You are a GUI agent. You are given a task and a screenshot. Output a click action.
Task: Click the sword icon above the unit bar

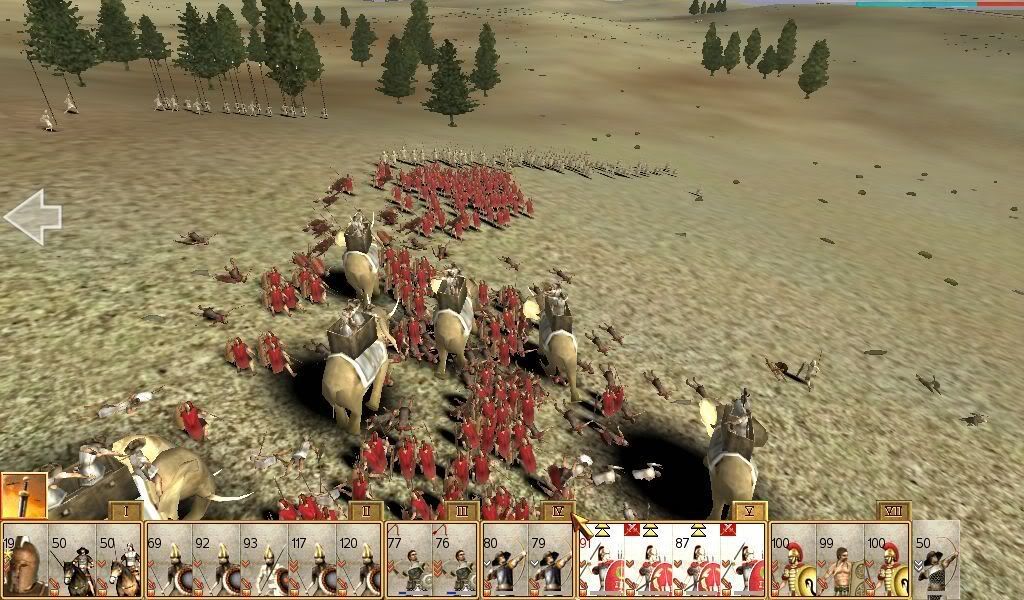tap(23, 495)
